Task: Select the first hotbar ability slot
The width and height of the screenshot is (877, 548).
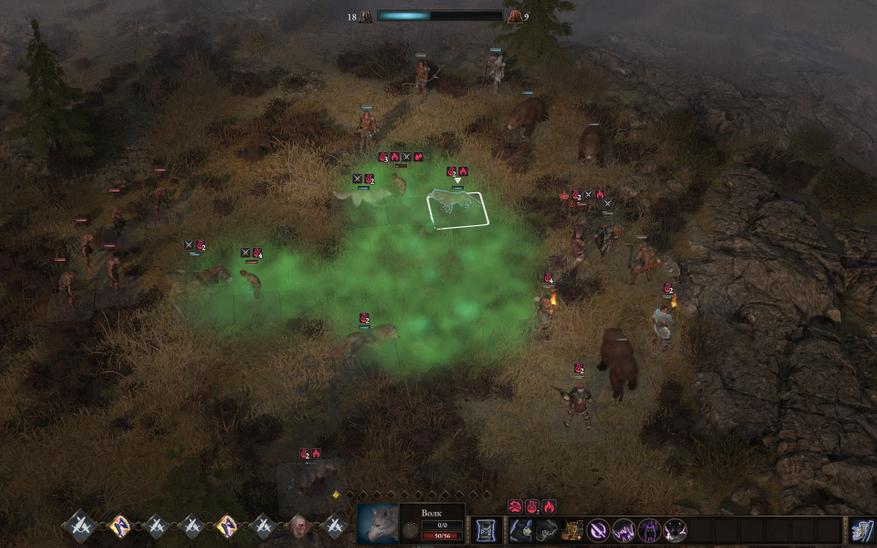Action: (x=520, y=530)
